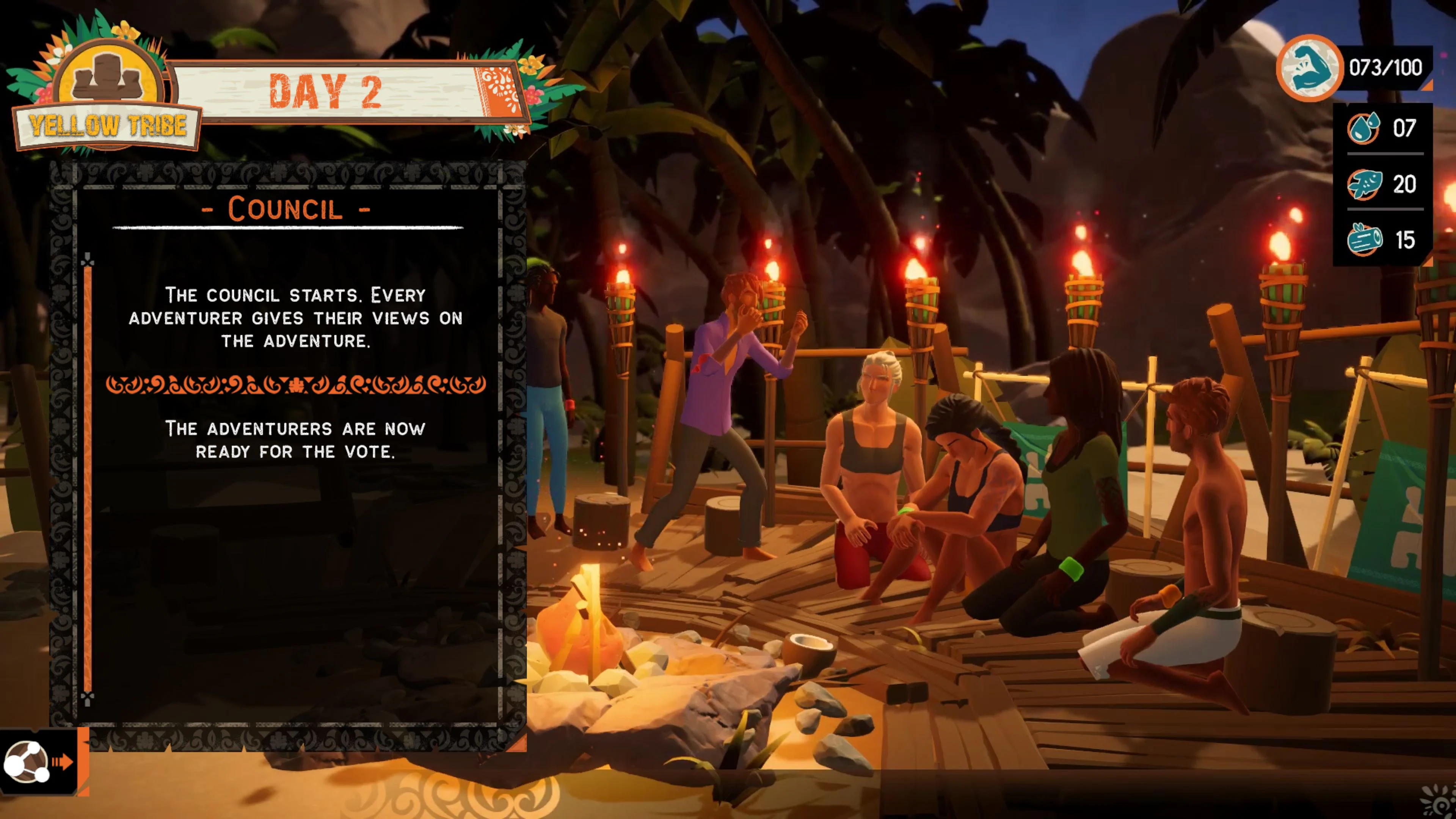Select the water drop resource icon
Screen dimensions: 1456x819
(1363, 129)
